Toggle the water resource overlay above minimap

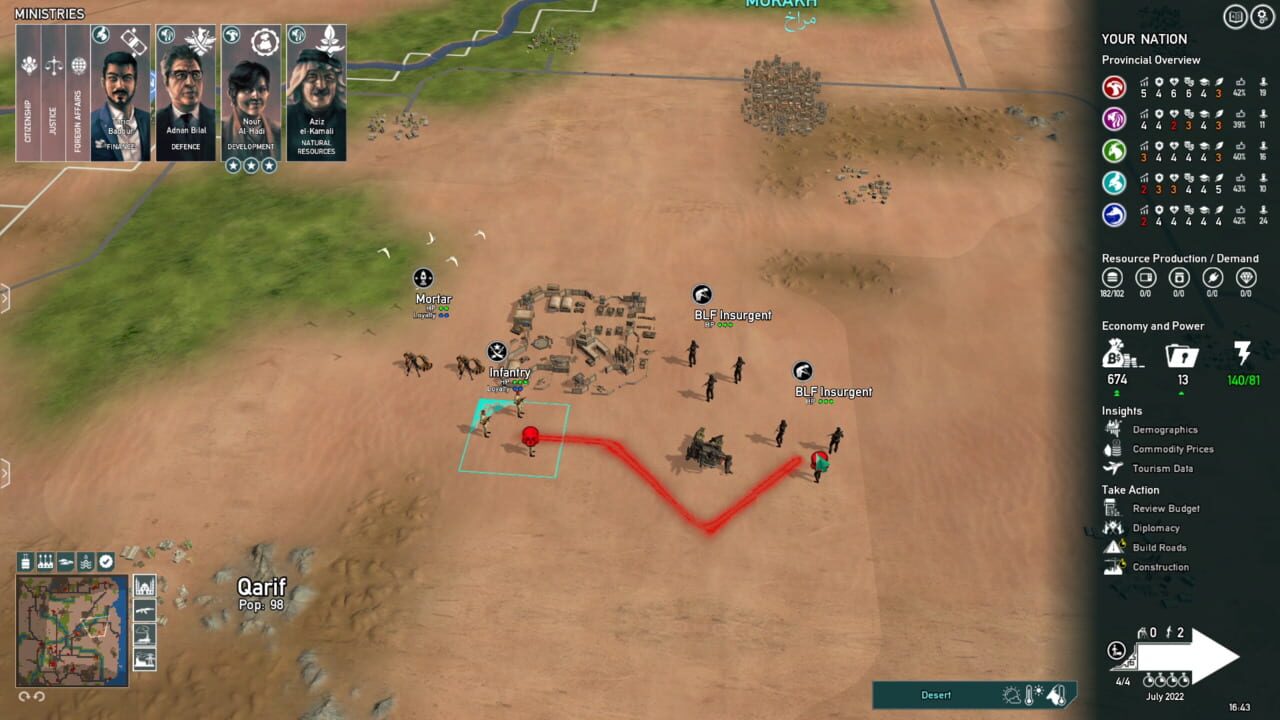click(86, 561)
